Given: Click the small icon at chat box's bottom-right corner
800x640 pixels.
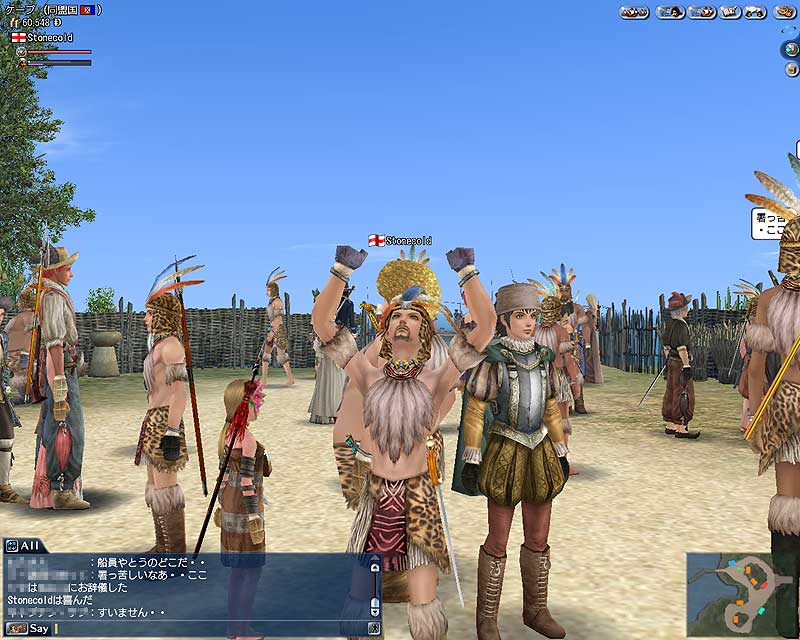Looking at the screenshot, I should (x=374, y=629).
